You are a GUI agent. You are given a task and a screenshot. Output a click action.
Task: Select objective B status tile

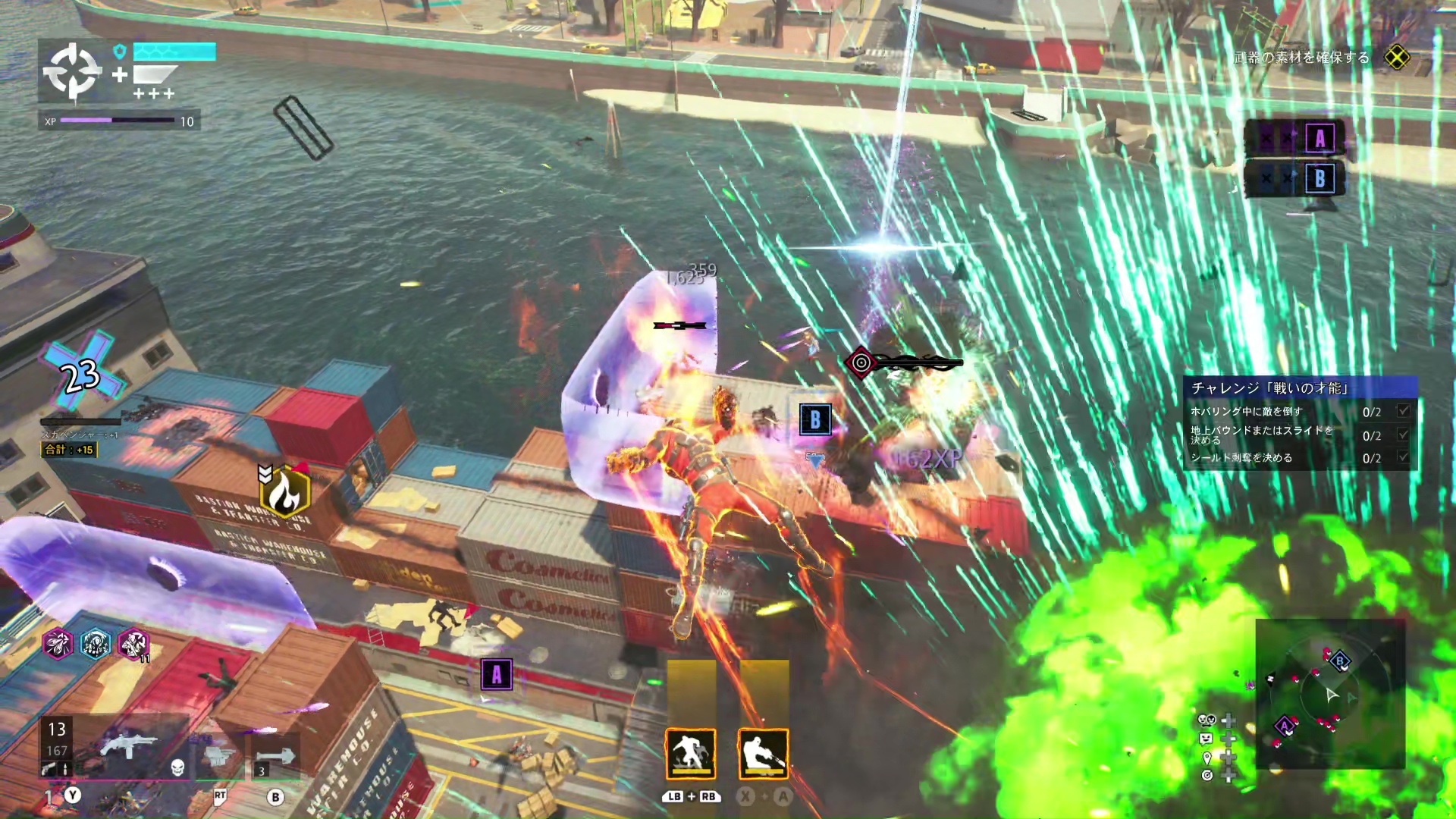point(1295,179)
